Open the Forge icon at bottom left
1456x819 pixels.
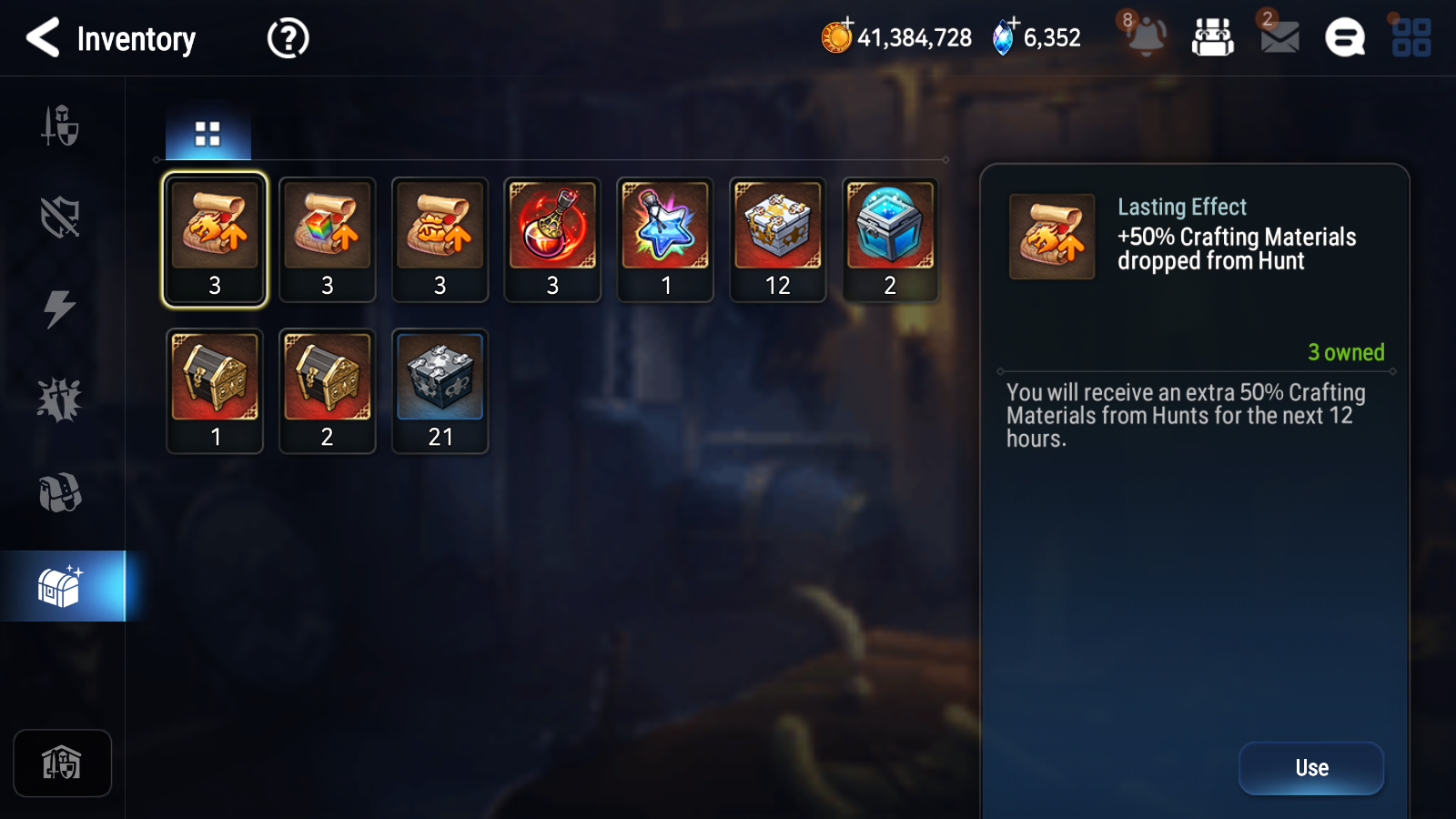(x=62, y=763)
